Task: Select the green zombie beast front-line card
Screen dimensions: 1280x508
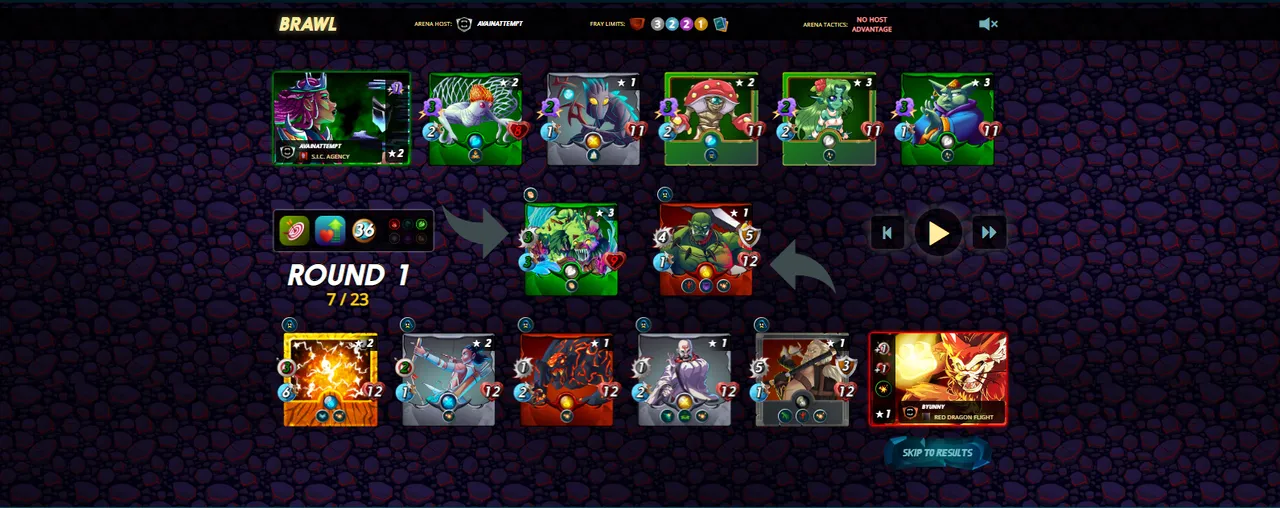Action: coord(571,249)
